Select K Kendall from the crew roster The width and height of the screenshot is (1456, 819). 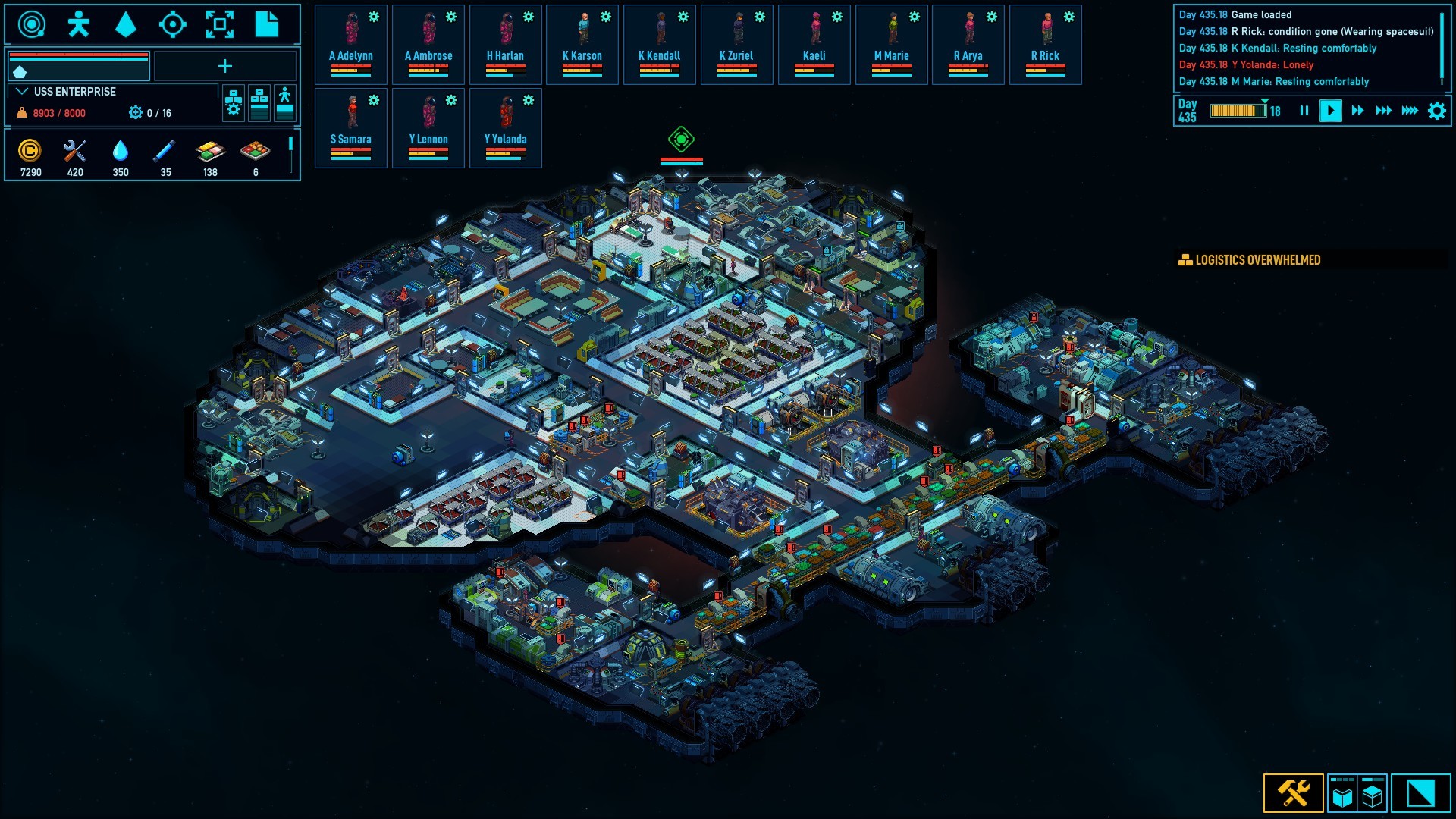(x=659, y=44)
